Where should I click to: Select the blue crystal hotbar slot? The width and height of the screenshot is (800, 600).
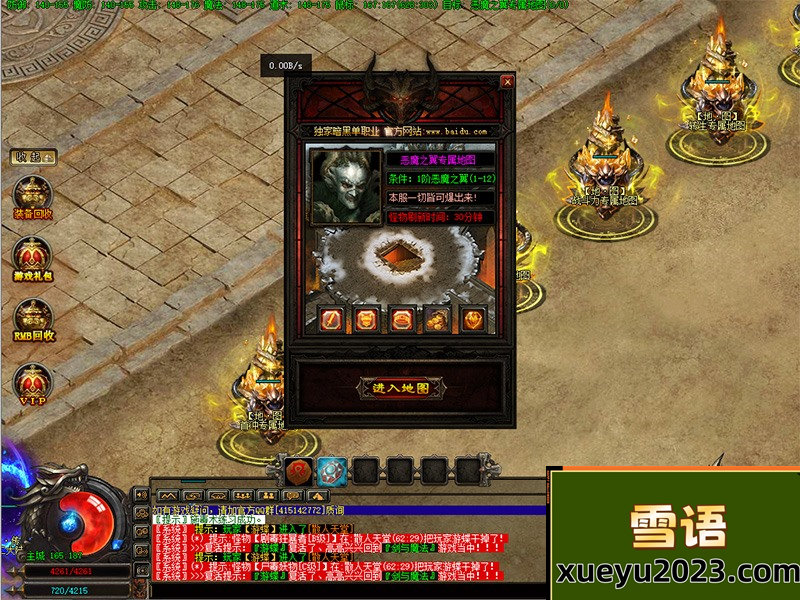(x=332, y=470)
